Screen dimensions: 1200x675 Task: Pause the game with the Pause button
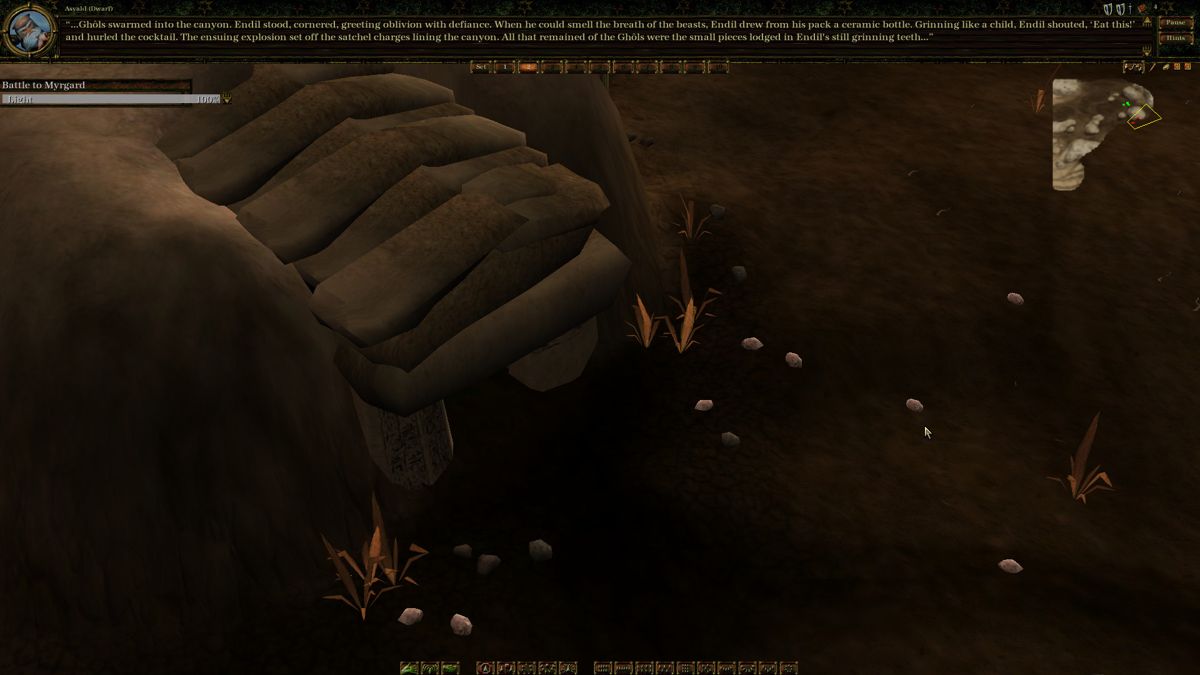click(x=1174, y=22)
